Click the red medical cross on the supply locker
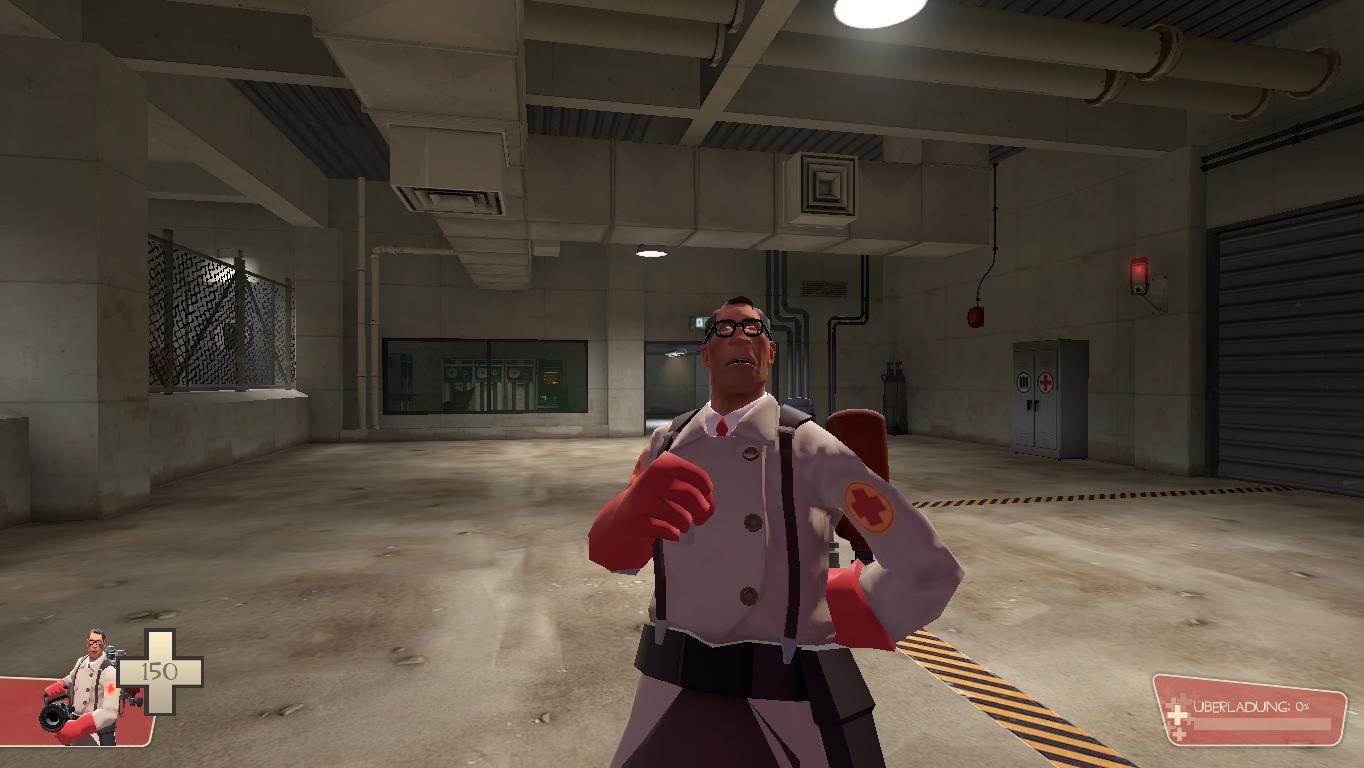The width and height of the screenshot is (1364, 768). pyautogui.click(x=1045, y=381)
